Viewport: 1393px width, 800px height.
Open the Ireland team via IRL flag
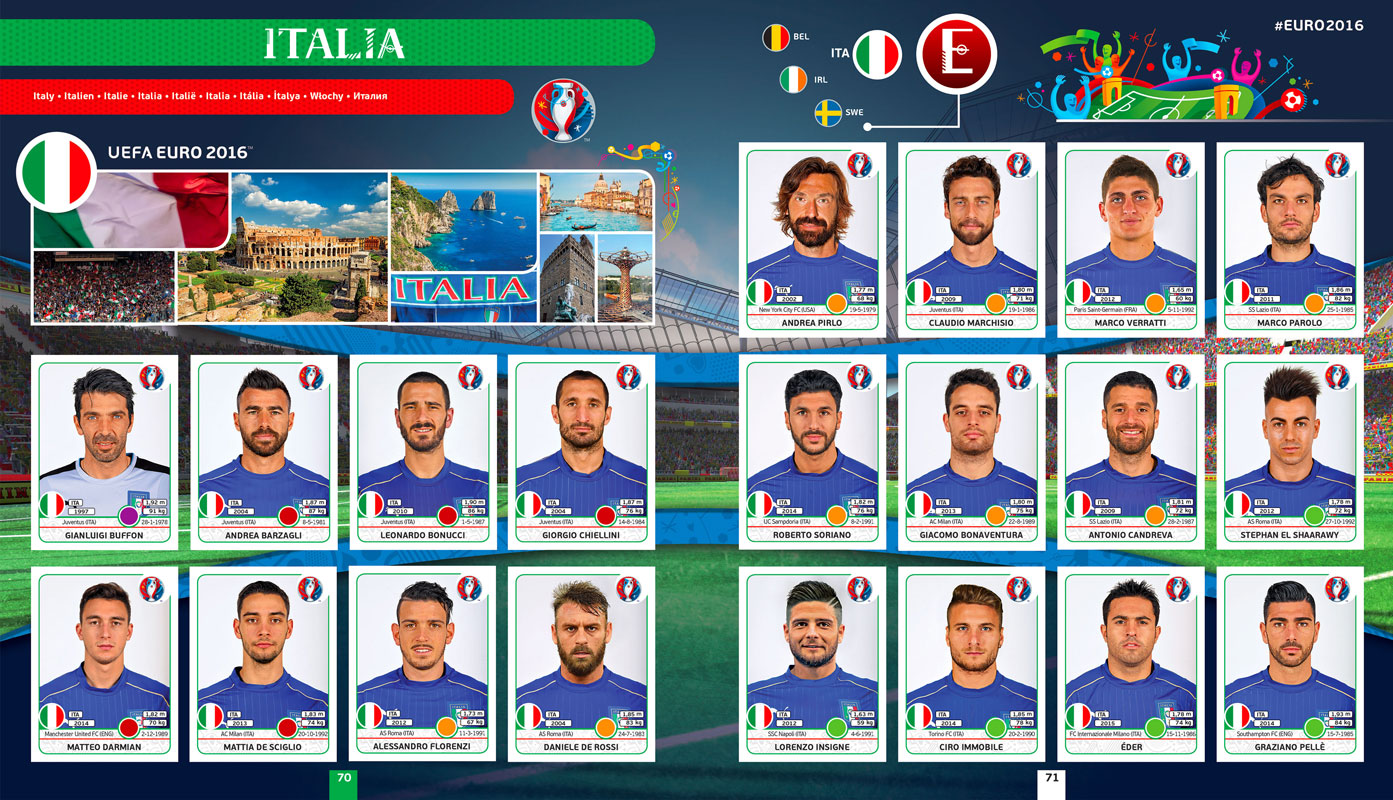click(793, 80)
